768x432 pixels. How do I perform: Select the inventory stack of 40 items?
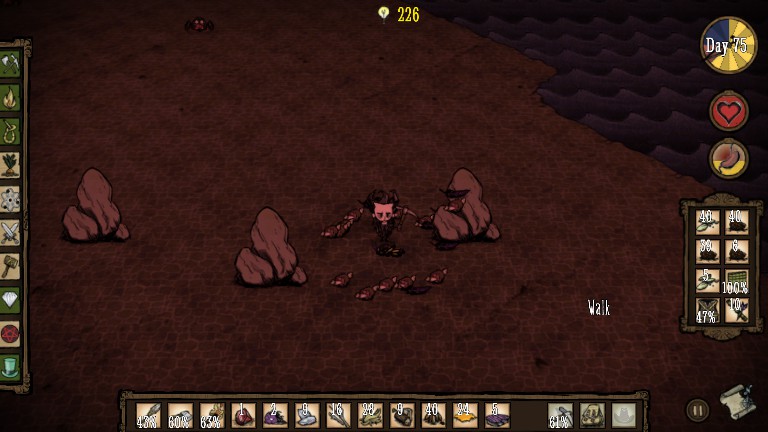(432, 415)
